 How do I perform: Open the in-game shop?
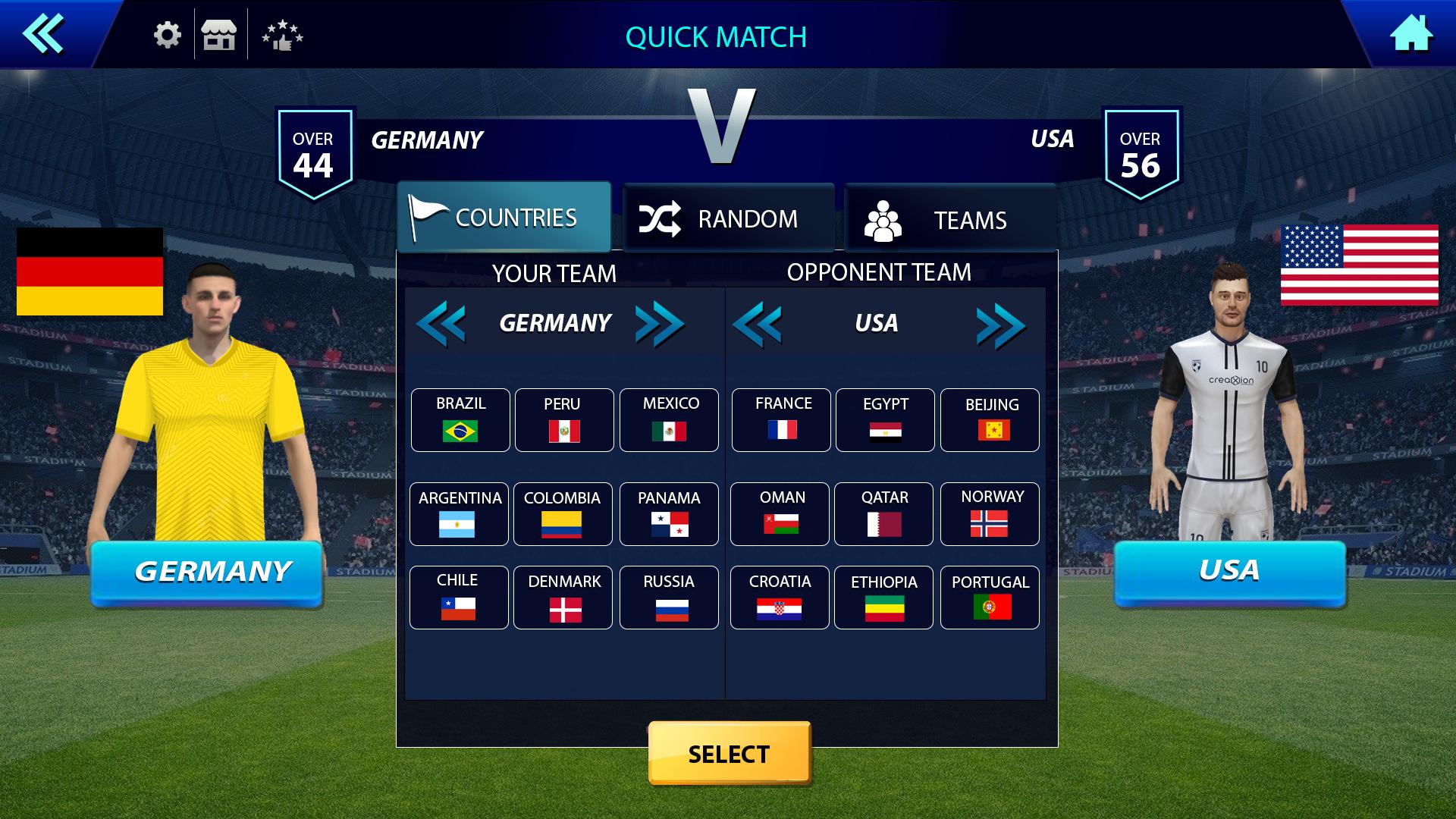click(219, 33)
